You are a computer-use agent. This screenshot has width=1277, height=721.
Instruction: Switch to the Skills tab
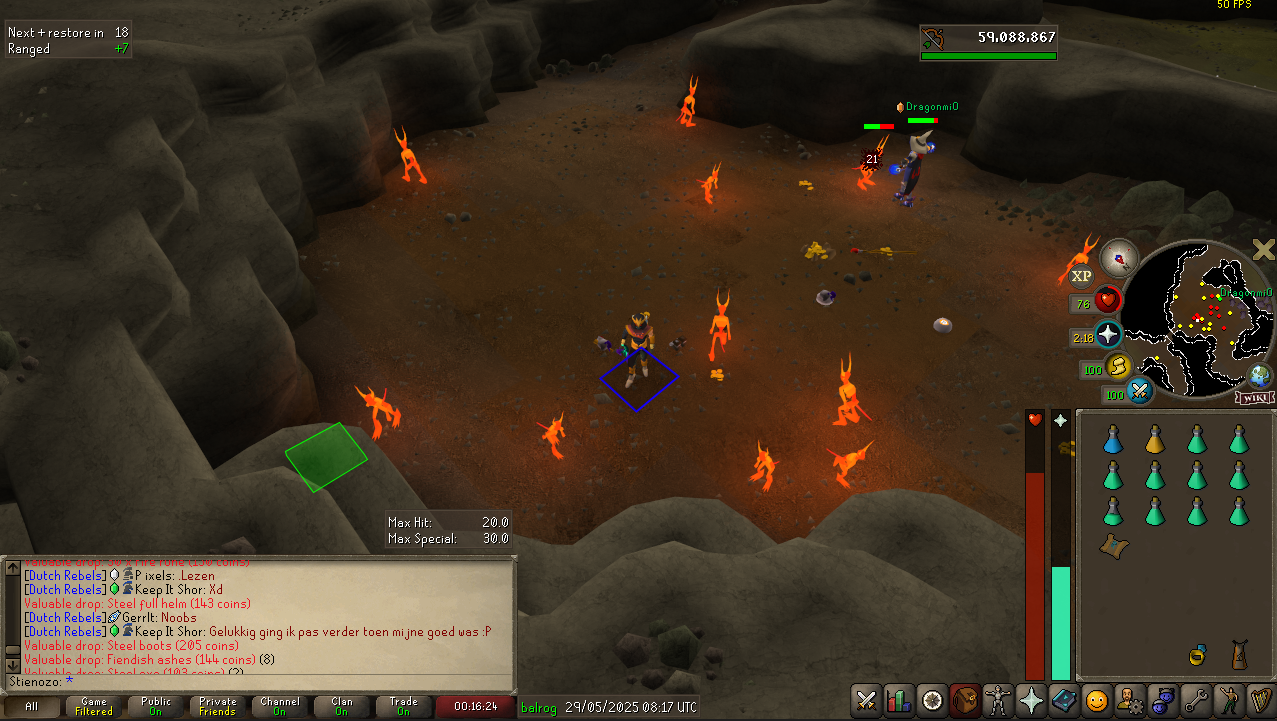[x=899, y=699]
